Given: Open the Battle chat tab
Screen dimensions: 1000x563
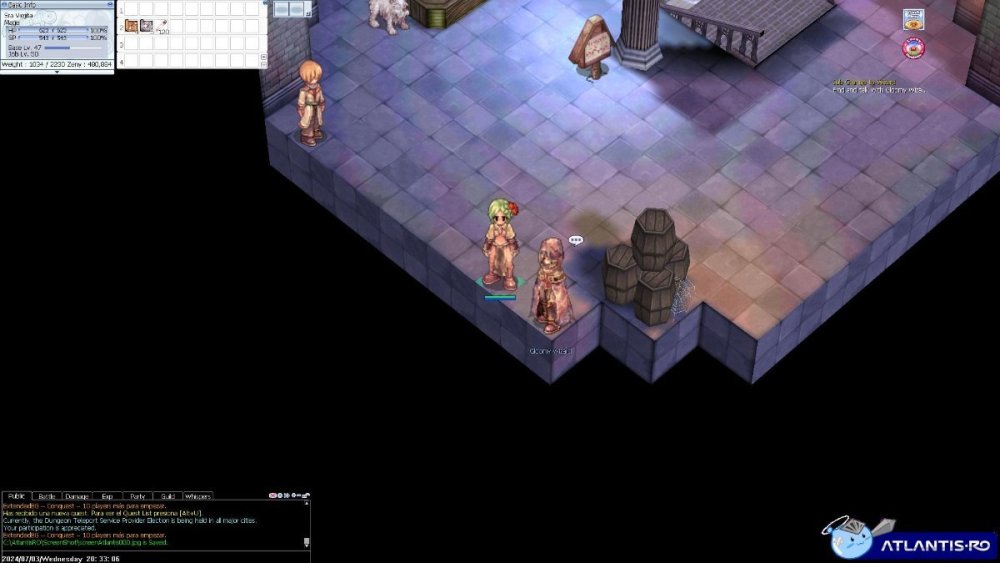Looking at the screenshot, I should point(47,496).
